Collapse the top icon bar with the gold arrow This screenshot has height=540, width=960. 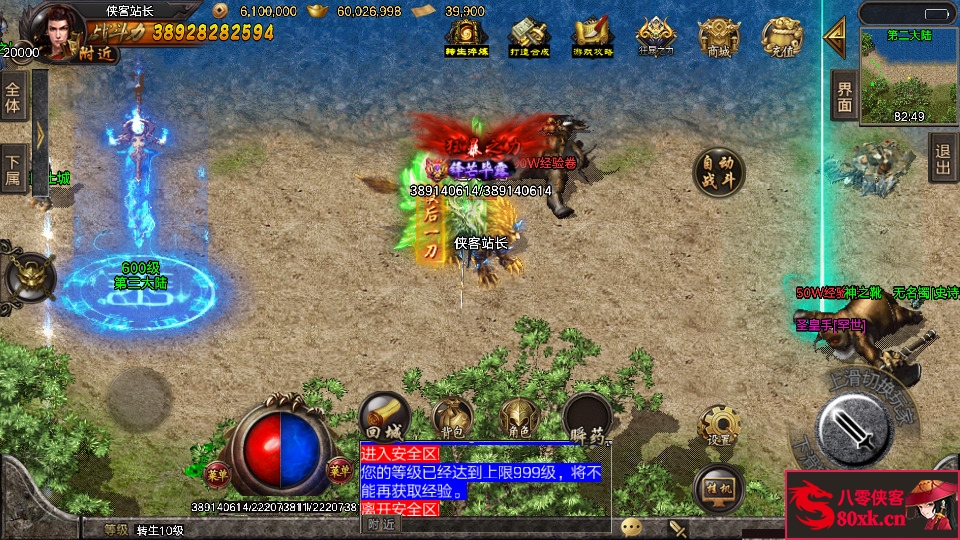tap(834, 33)
